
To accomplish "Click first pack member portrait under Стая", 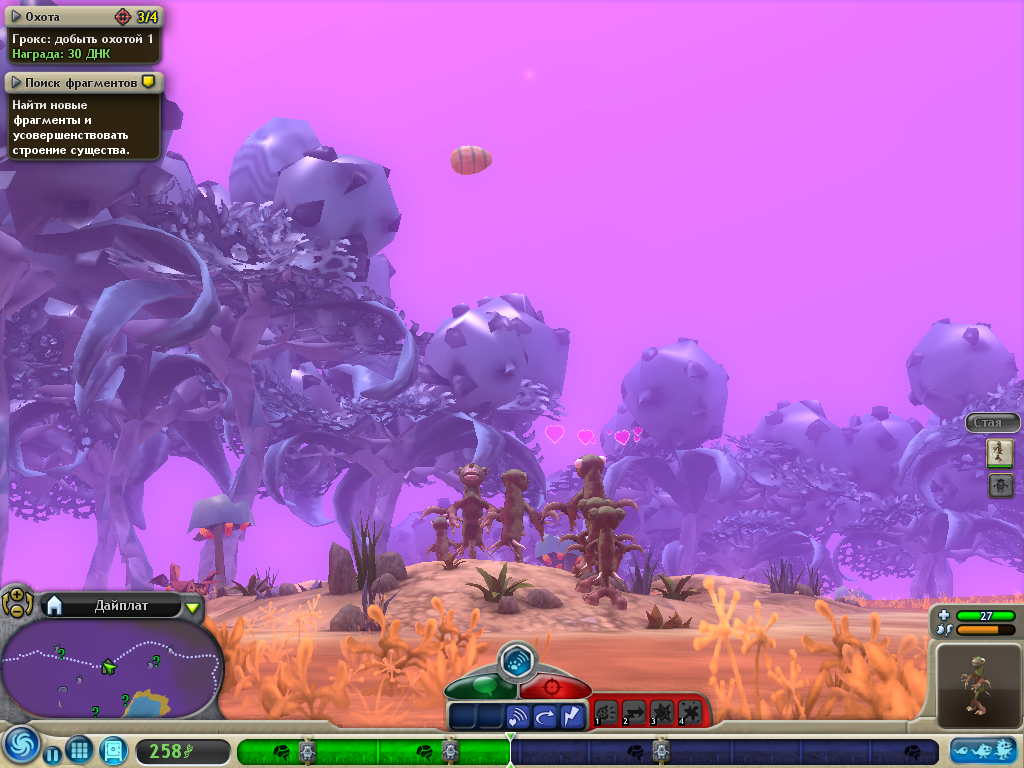I will 1000,453.
